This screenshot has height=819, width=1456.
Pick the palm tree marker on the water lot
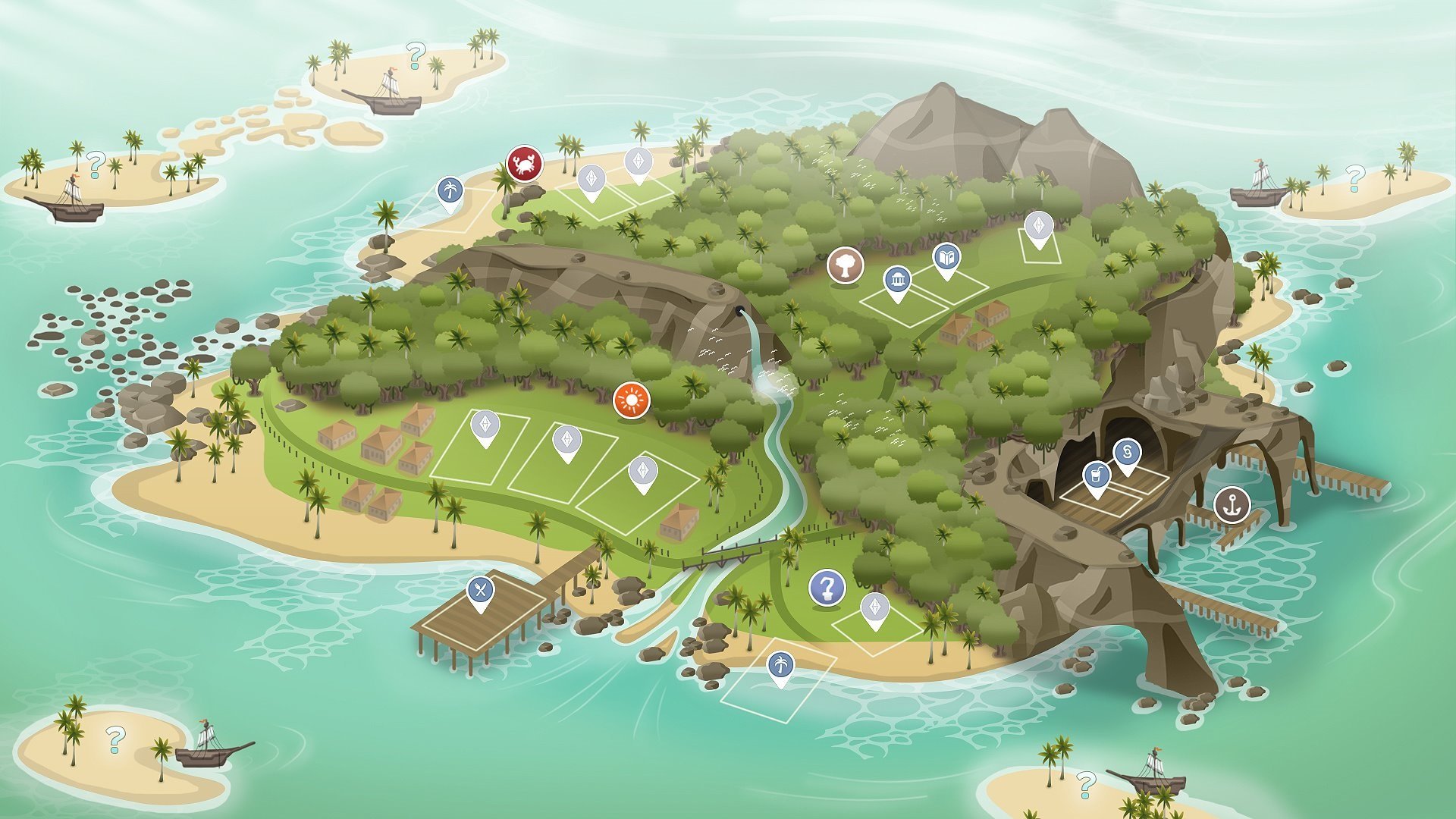click(x=780, y=666)
